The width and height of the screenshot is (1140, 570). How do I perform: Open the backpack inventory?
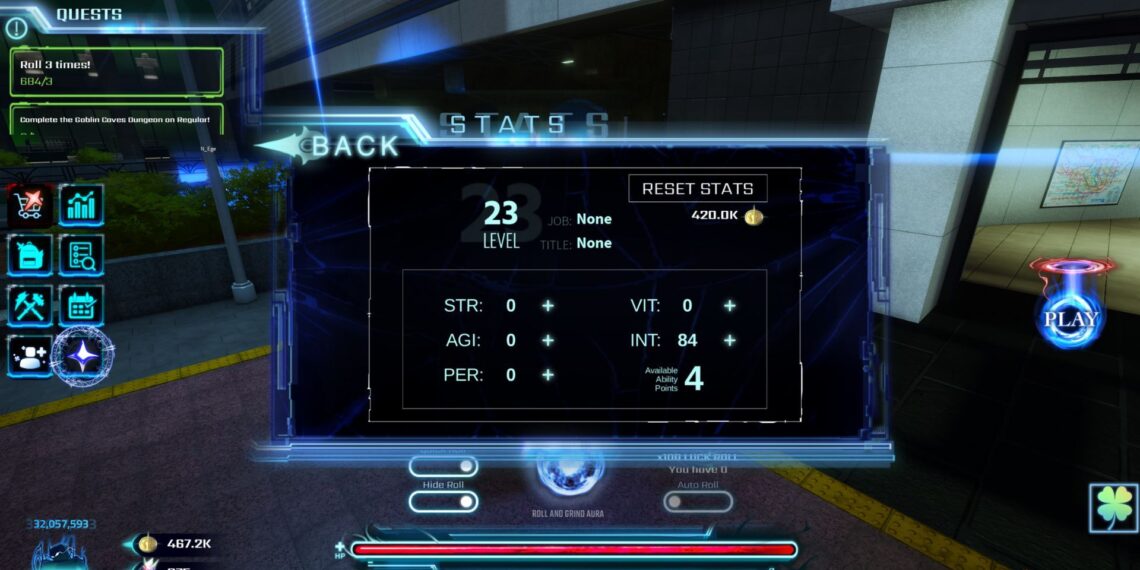30,255
